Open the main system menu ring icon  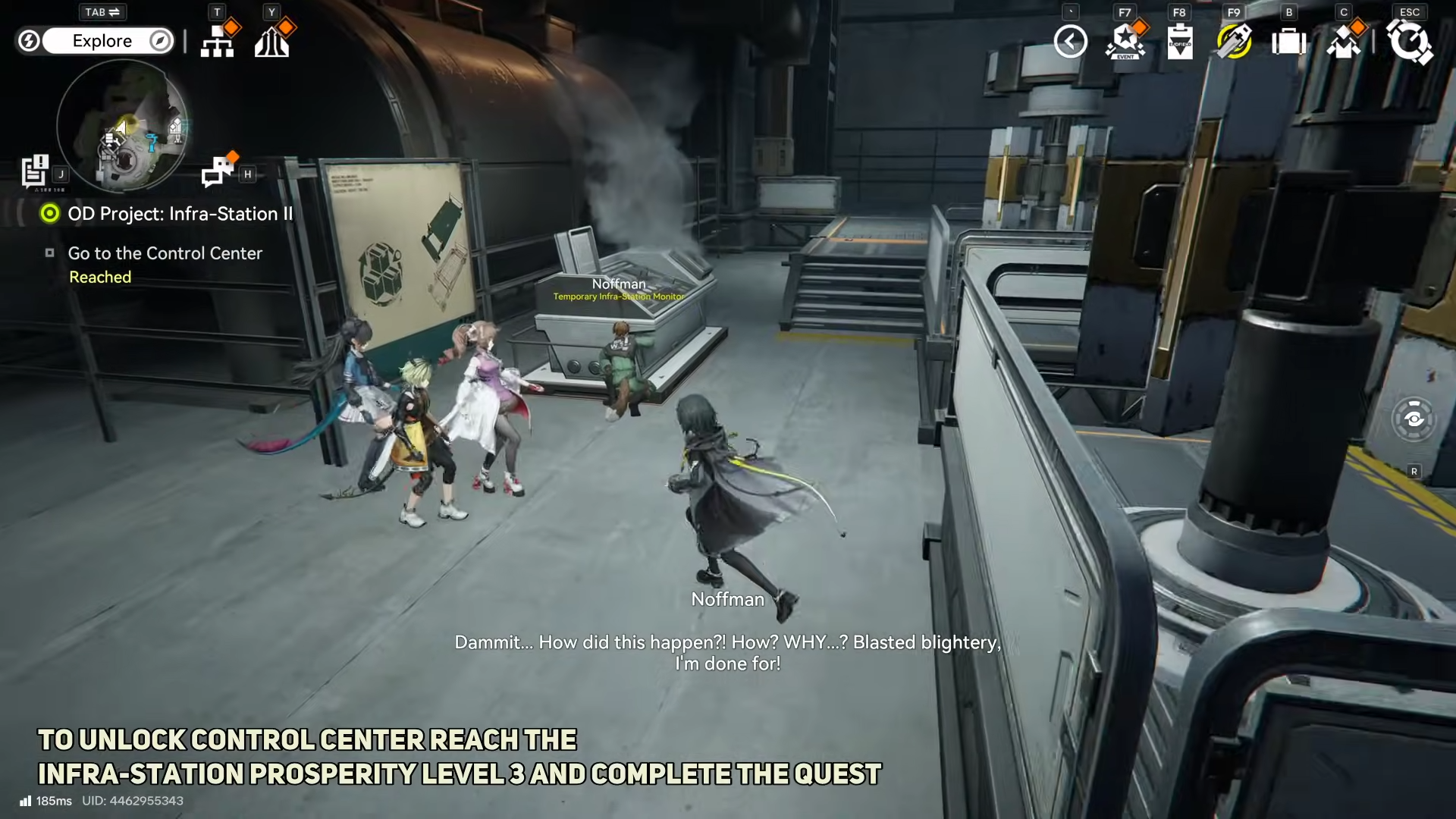1409,42
